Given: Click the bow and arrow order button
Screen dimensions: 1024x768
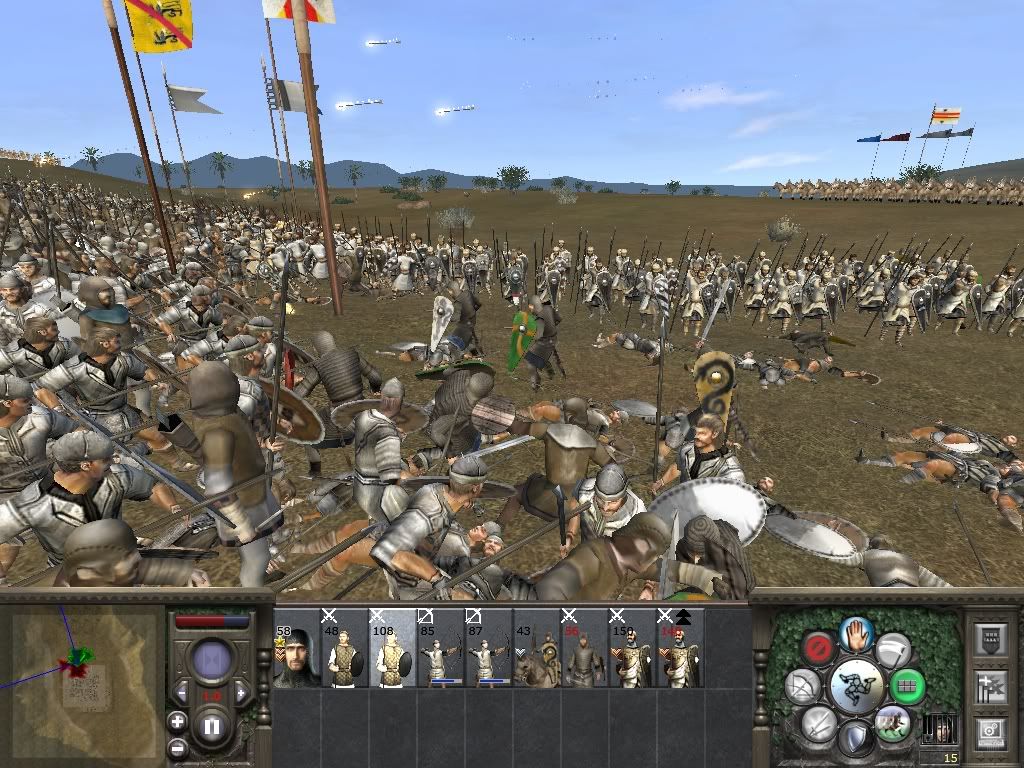Looking at the screenshot, I should 803,686.
